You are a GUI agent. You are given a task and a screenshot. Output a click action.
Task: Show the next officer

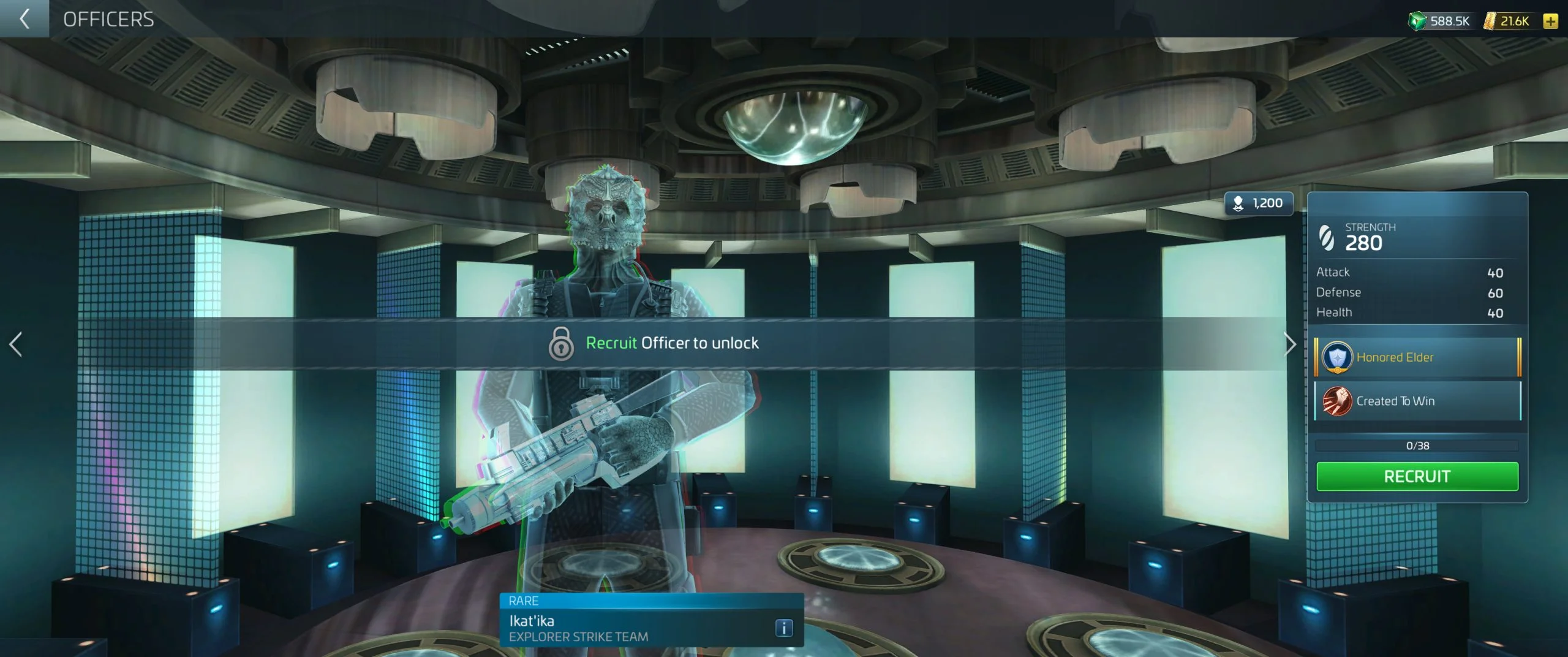point(1290,344)
